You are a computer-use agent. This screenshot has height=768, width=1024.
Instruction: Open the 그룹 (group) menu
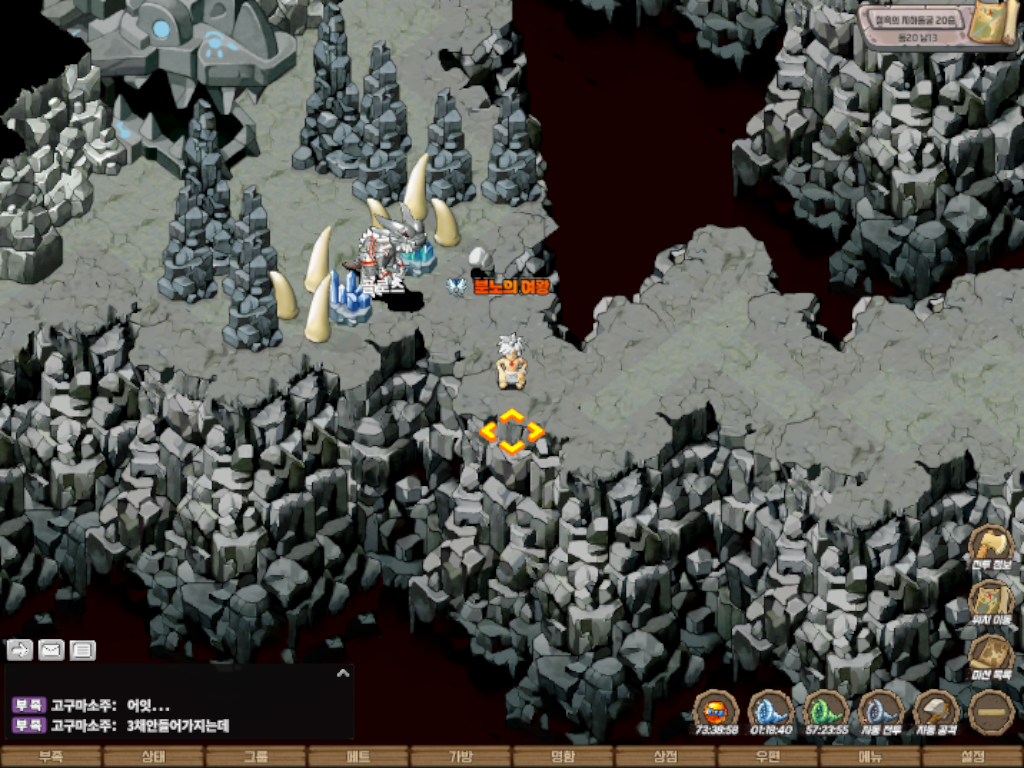tap(256, 757)
